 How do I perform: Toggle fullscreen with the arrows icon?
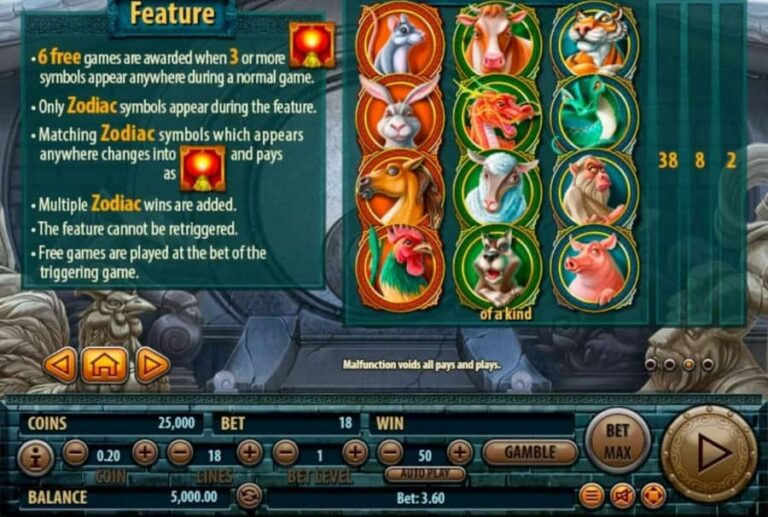[x=652, y=495]
